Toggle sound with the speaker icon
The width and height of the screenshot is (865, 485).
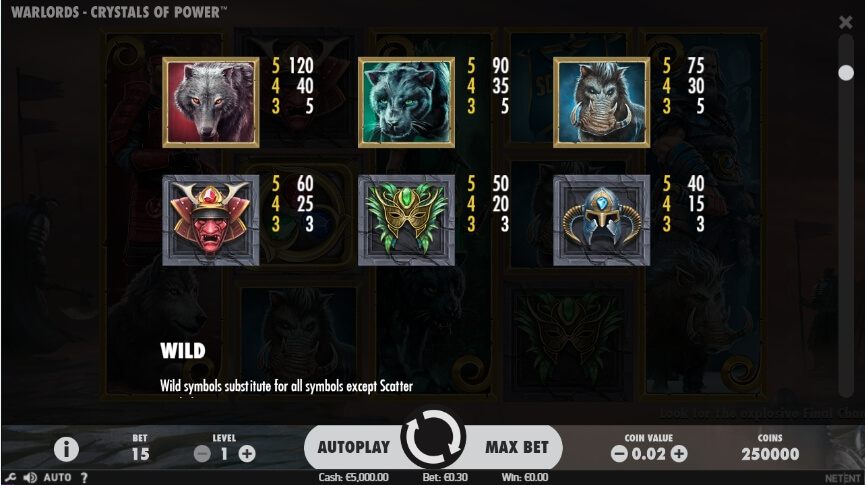[x=27, y=477]
